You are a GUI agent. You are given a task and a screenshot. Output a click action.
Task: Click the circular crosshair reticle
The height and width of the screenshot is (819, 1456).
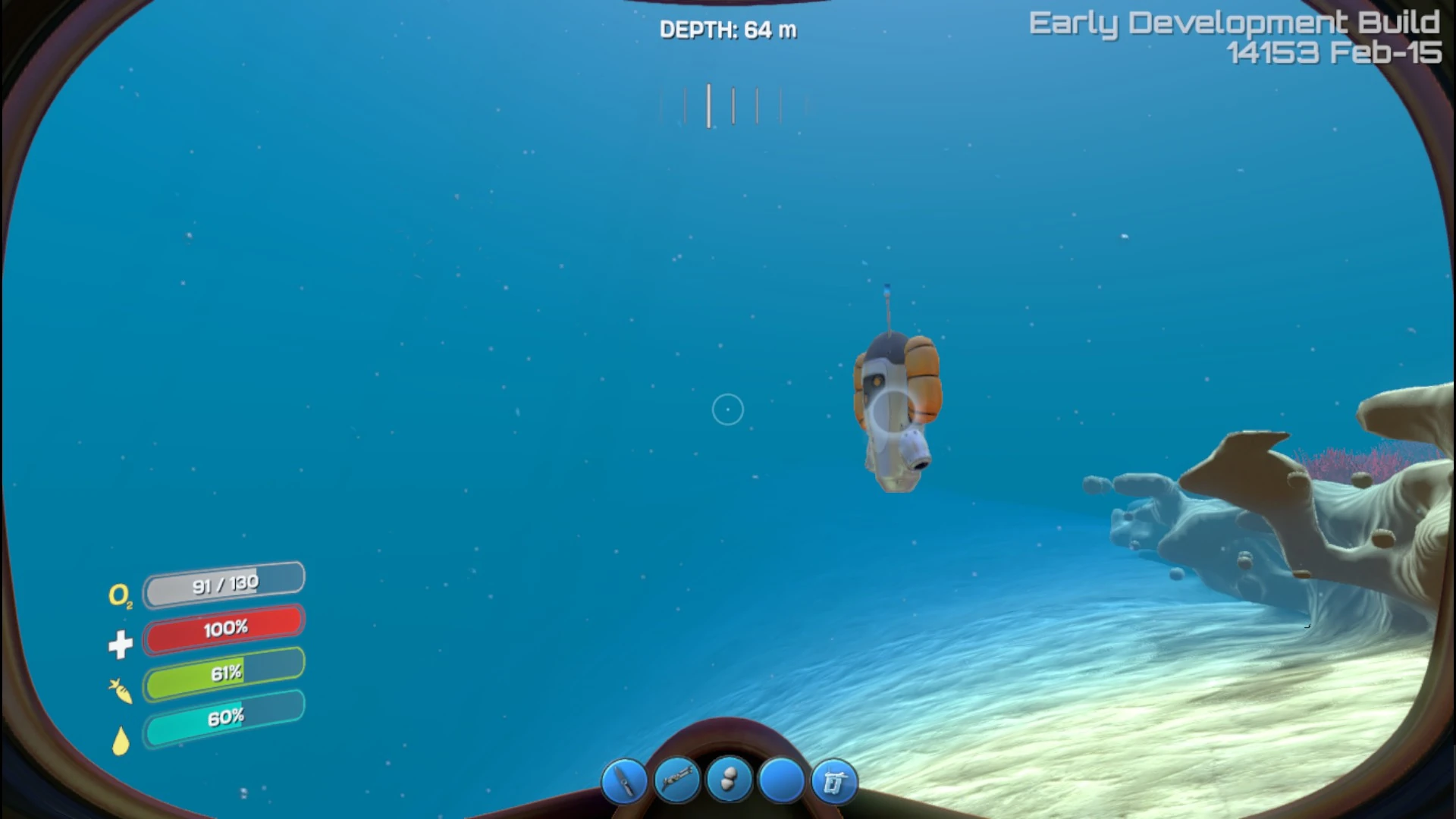(x=727, y=409)
